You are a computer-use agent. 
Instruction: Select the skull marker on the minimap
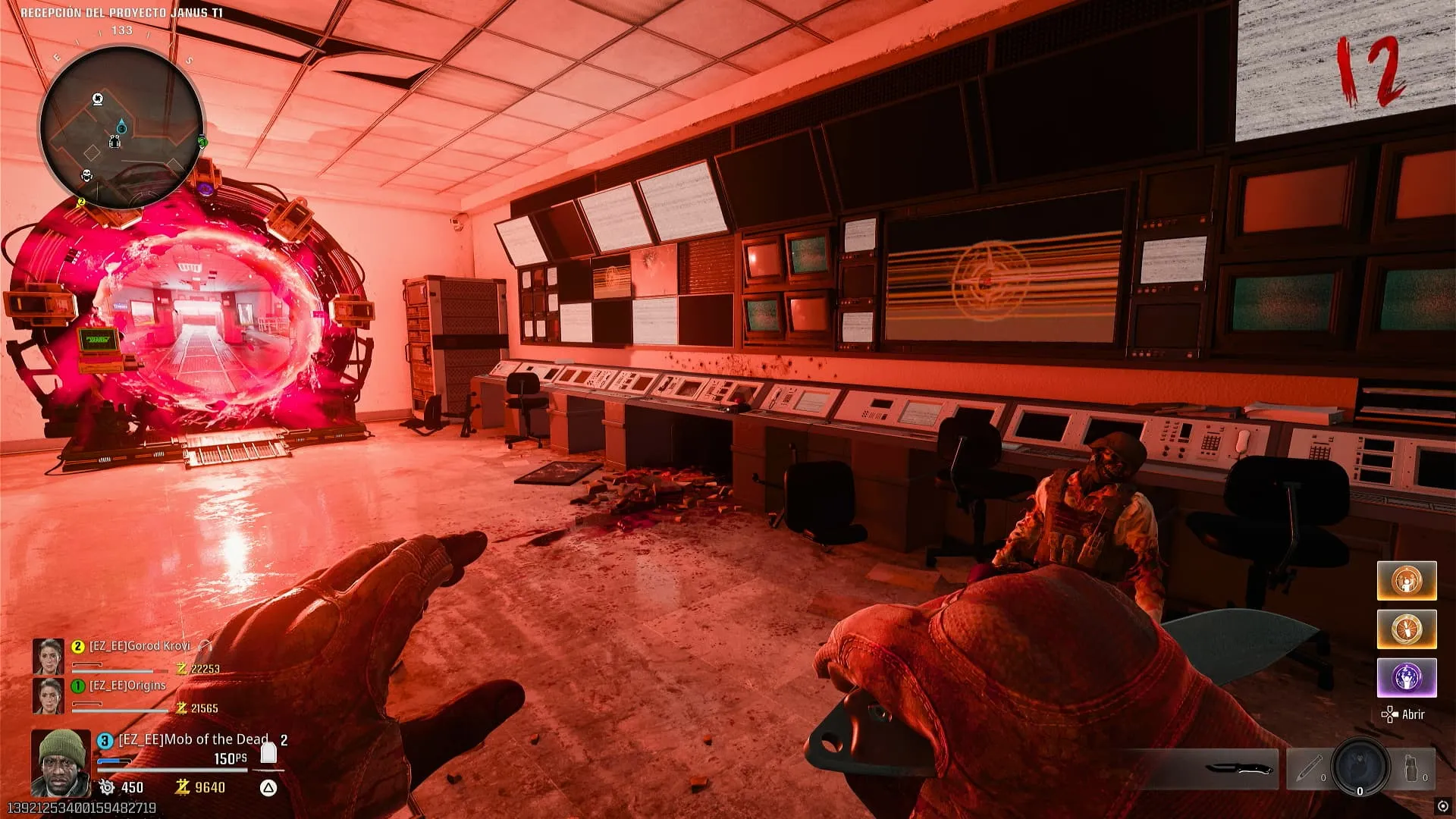86,176
